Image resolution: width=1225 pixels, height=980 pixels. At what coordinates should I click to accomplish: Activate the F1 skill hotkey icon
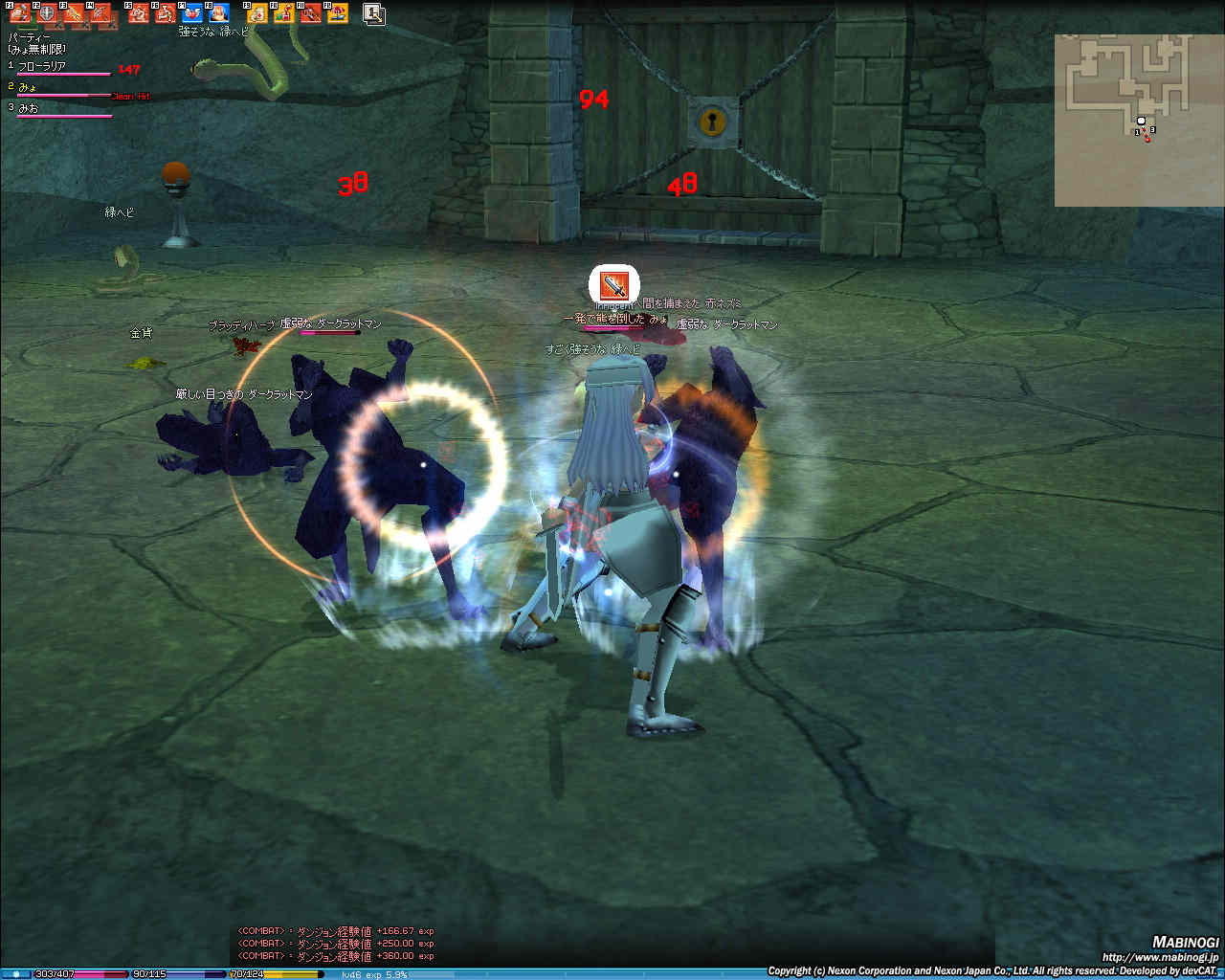[x=20, y=13]
